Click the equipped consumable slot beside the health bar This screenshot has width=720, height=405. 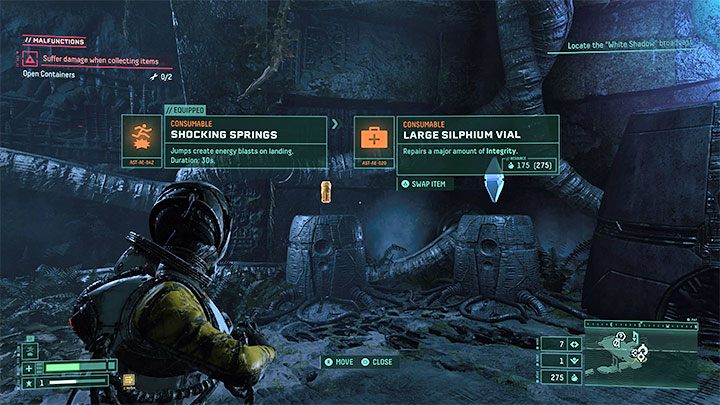129,378
